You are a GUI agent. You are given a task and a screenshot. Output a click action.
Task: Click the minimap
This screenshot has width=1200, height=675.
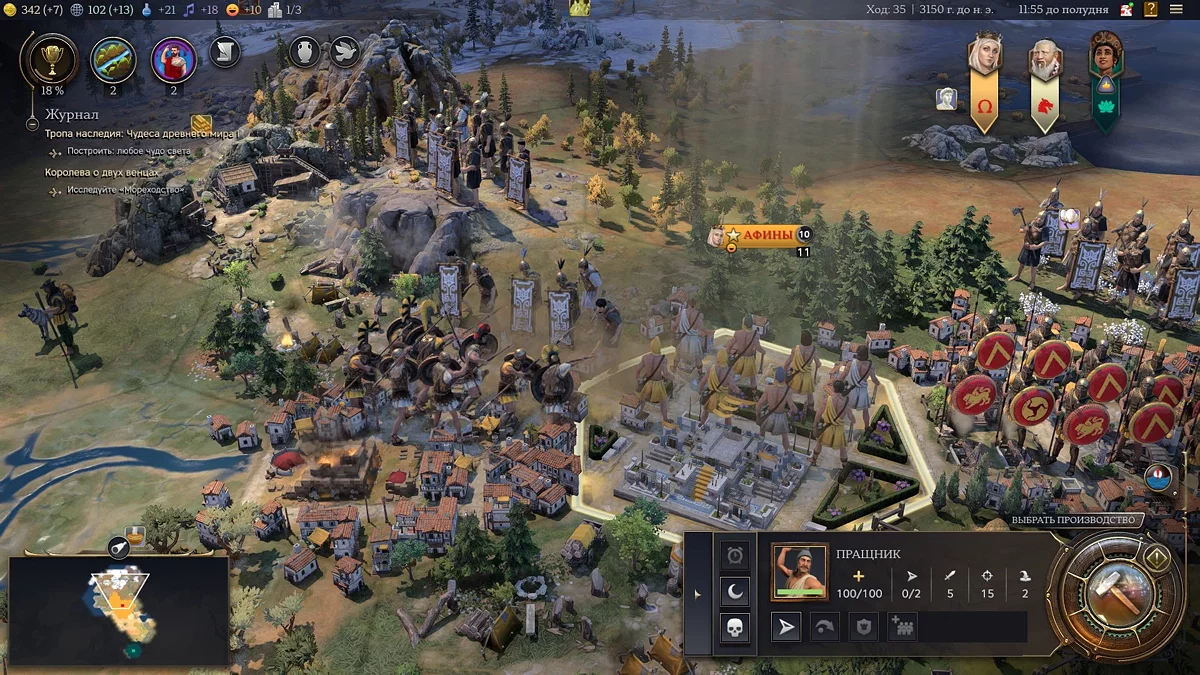click(x=118, y=610)
